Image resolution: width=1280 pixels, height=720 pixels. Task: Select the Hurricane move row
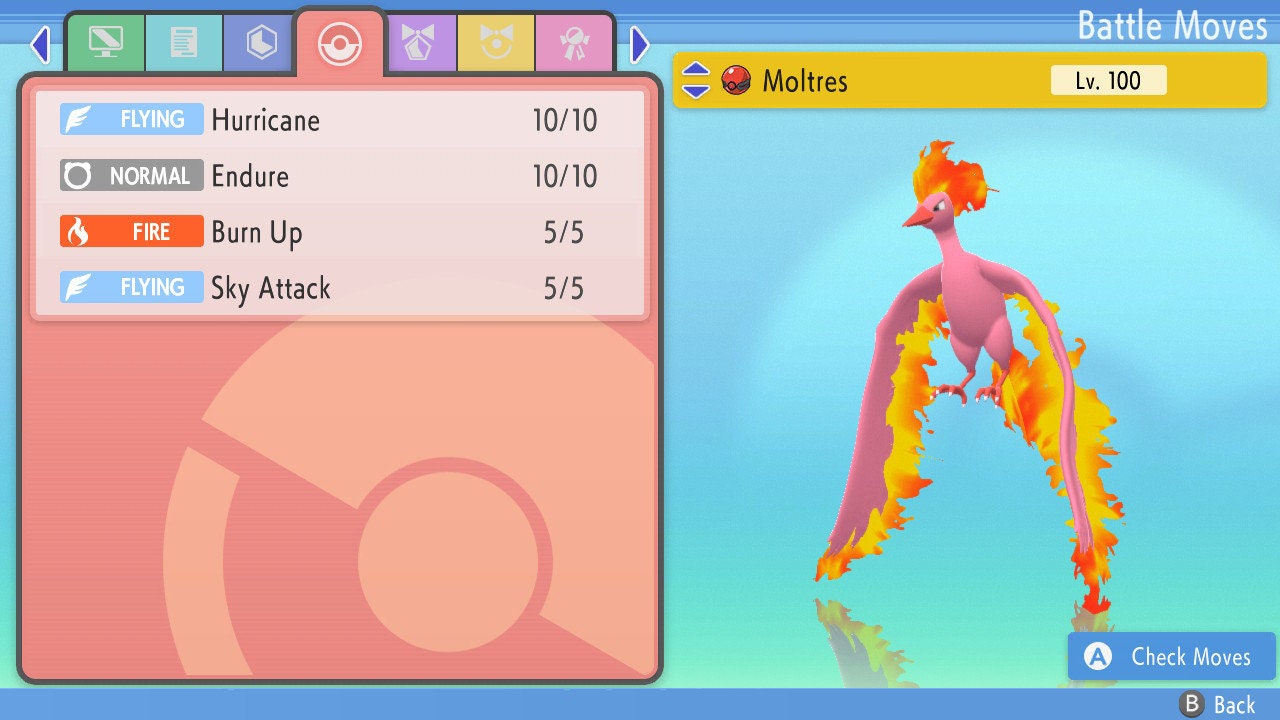(340, 120)
